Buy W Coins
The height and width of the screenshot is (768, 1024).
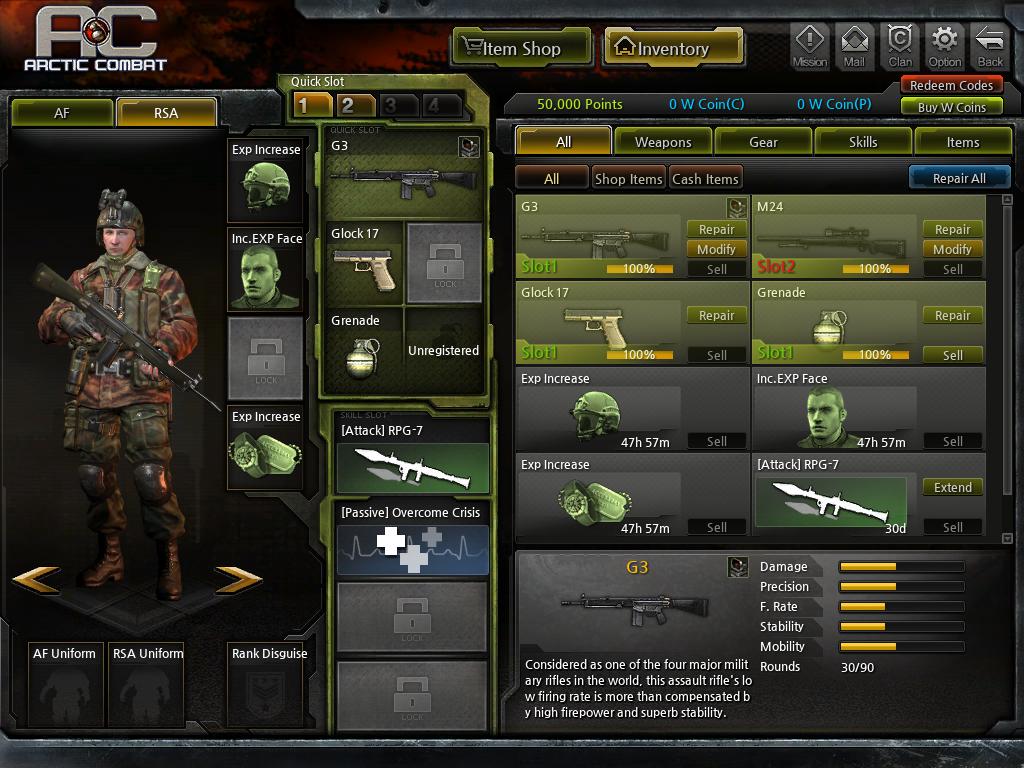tap(951, 107)
